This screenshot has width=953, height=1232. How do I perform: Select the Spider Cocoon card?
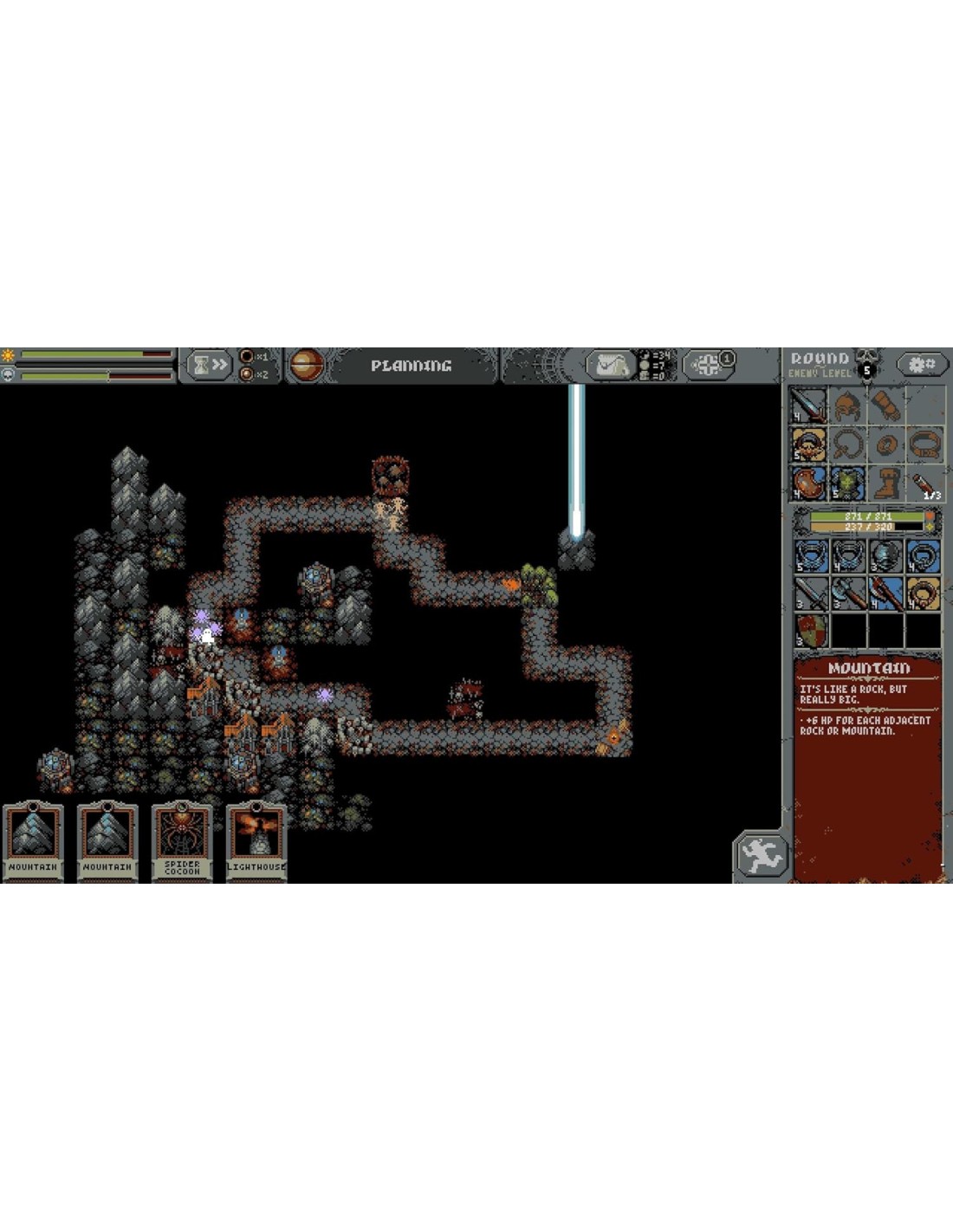point(182,840)
